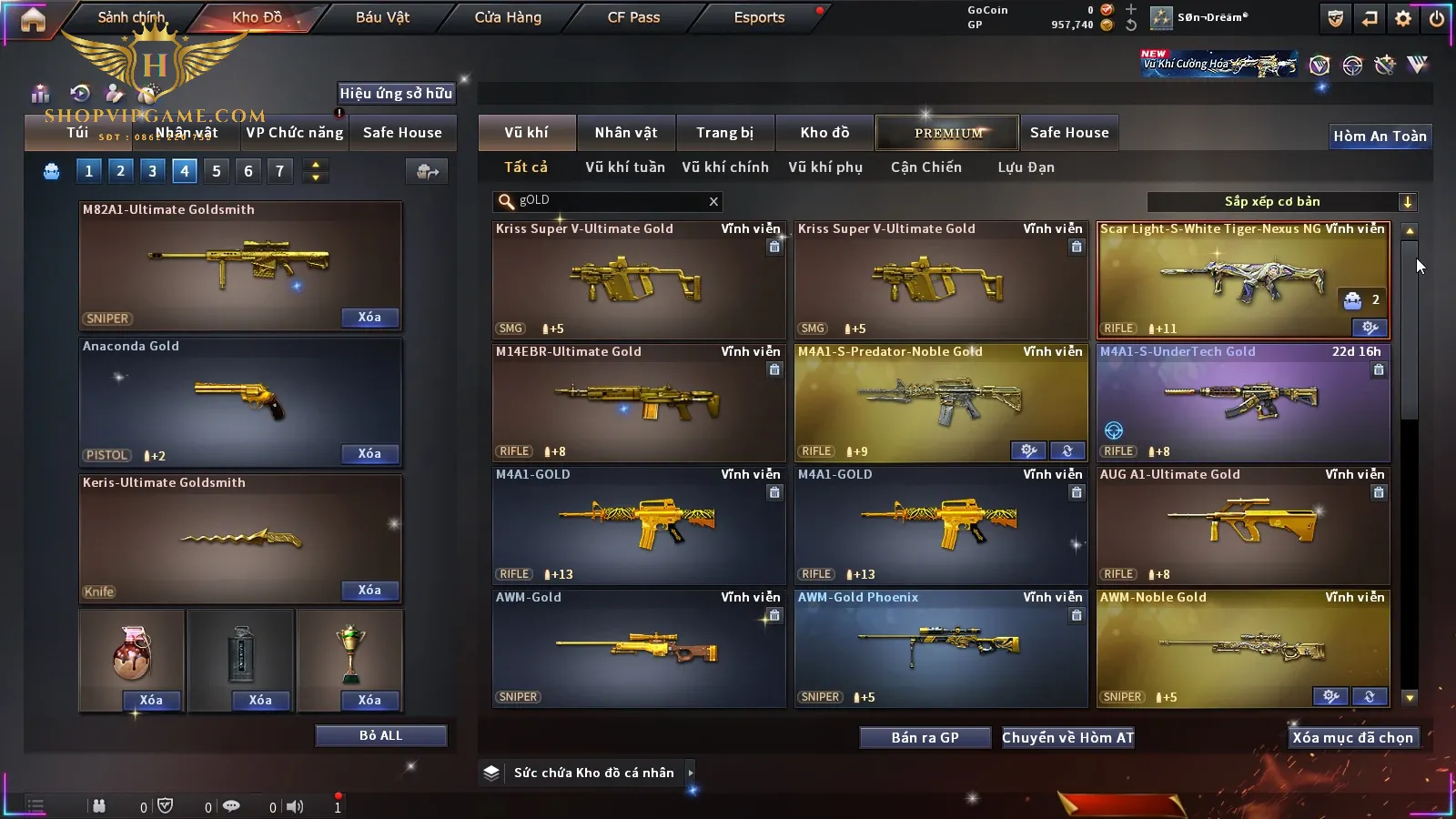Select the PREMIUM tab

tap(948, 133)
